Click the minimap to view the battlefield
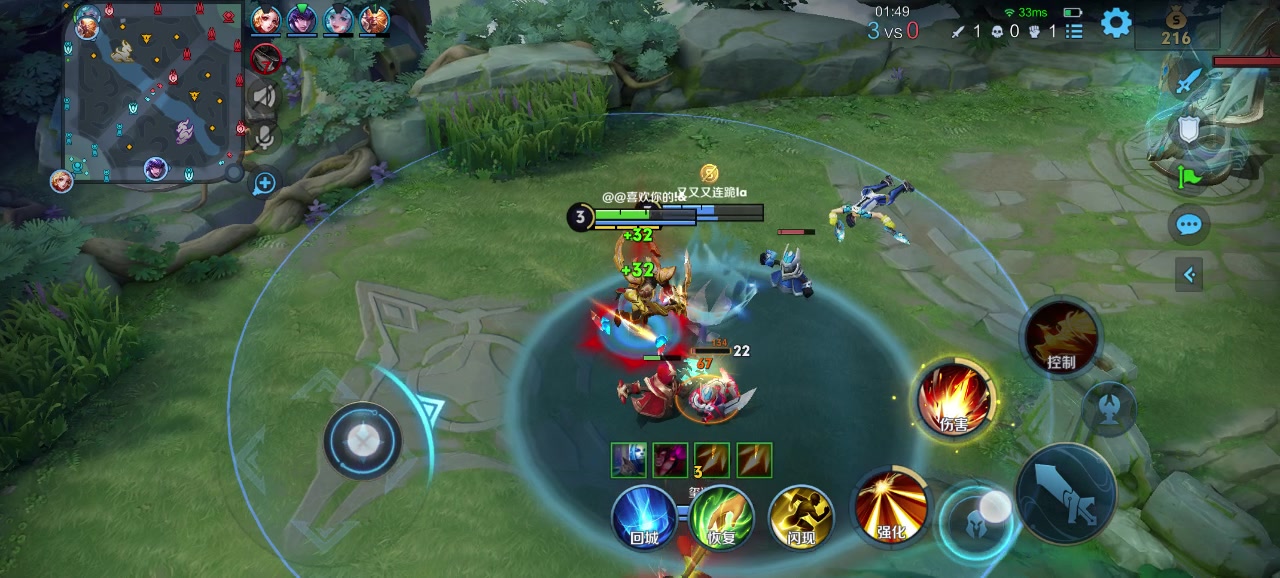 [x=152, y=92]
